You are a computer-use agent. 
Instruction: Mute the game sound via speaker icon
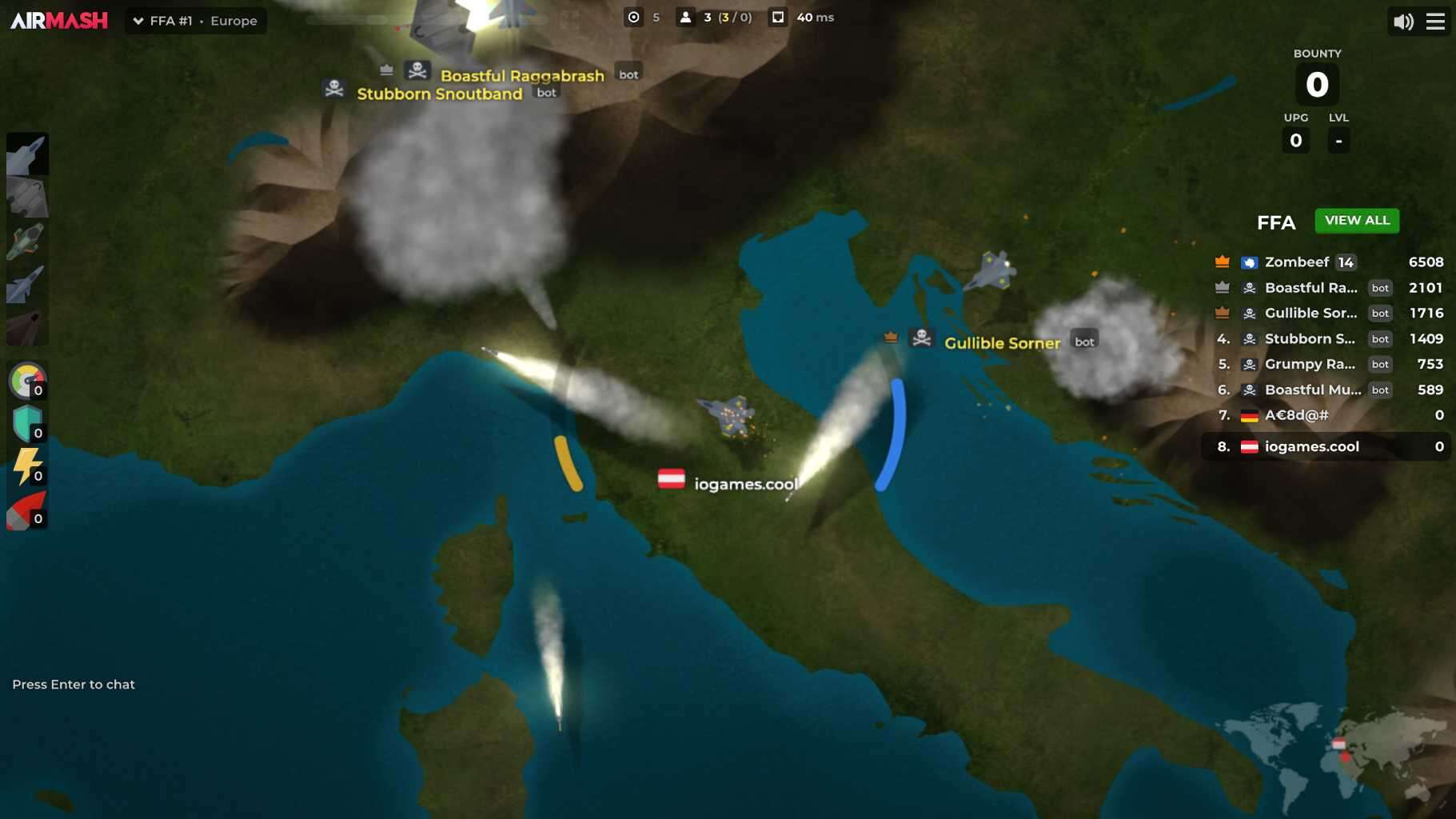(x=1403, y=21)
